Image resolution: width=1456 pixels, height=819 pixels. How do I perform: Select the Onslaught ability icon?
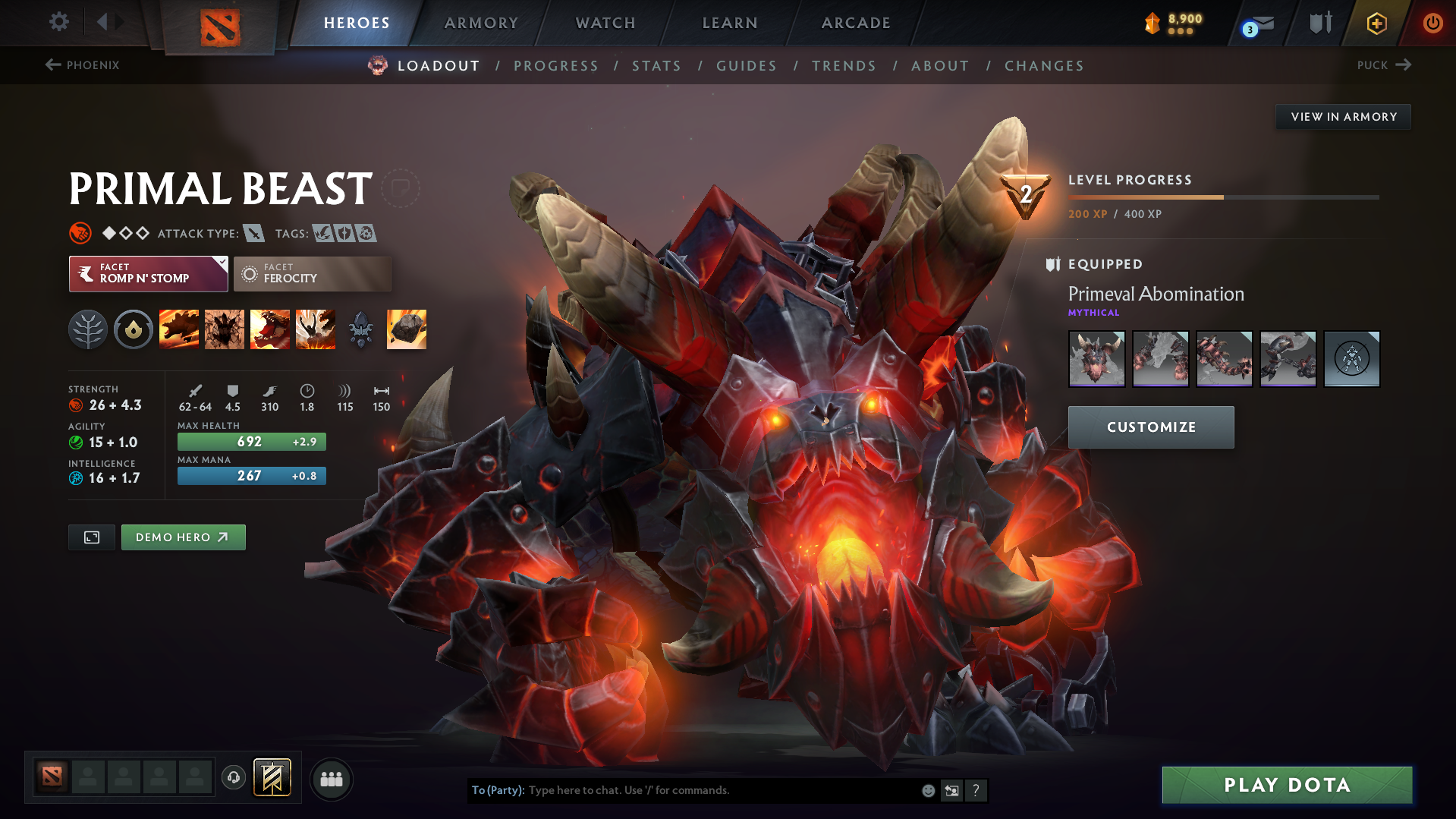[179, 329]
